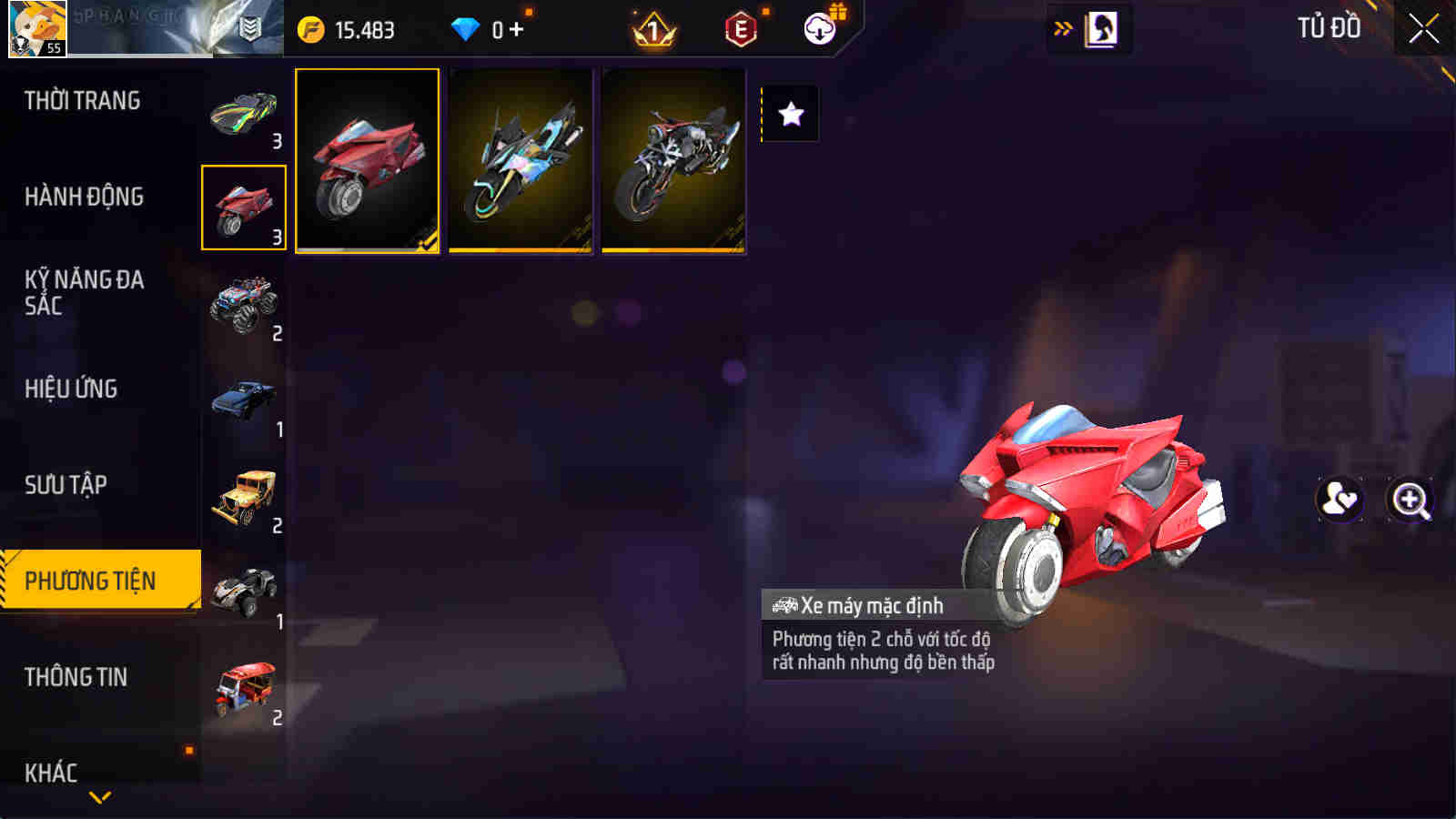Image resolution: width=1456 pixels, height=819 pixels.
Task: Switch to the THÔNG TIN tab
Action: [x=75, y=676]
